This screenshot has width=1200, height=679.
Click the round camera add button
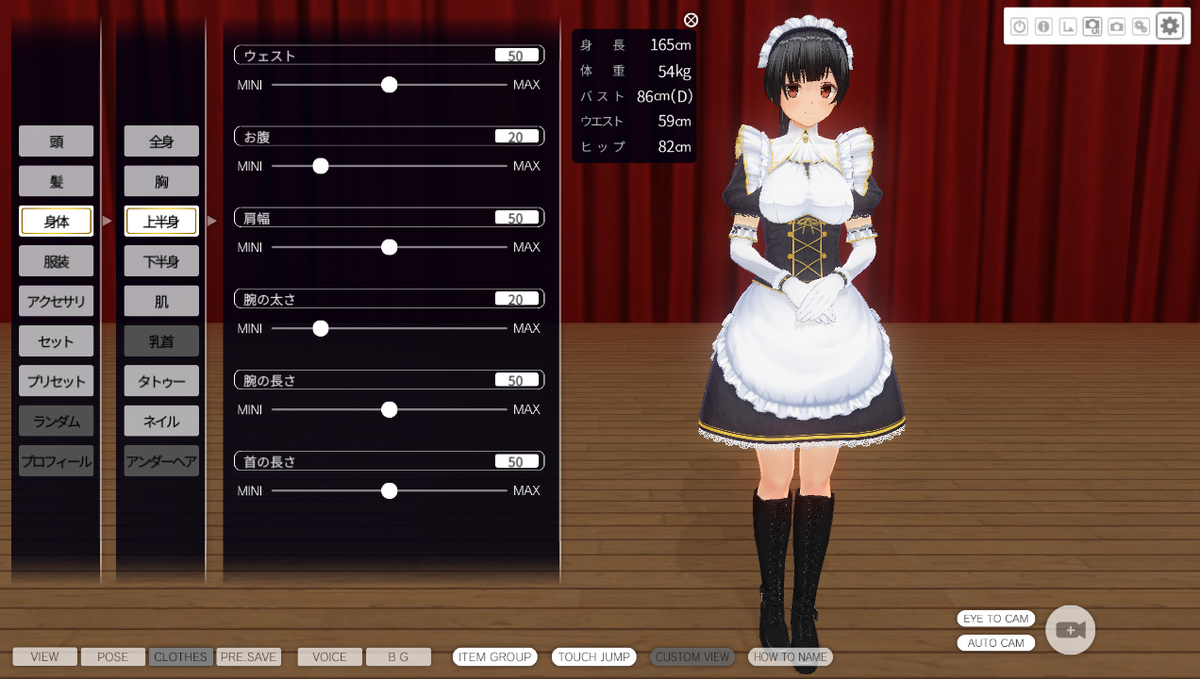pos(1070,630)
